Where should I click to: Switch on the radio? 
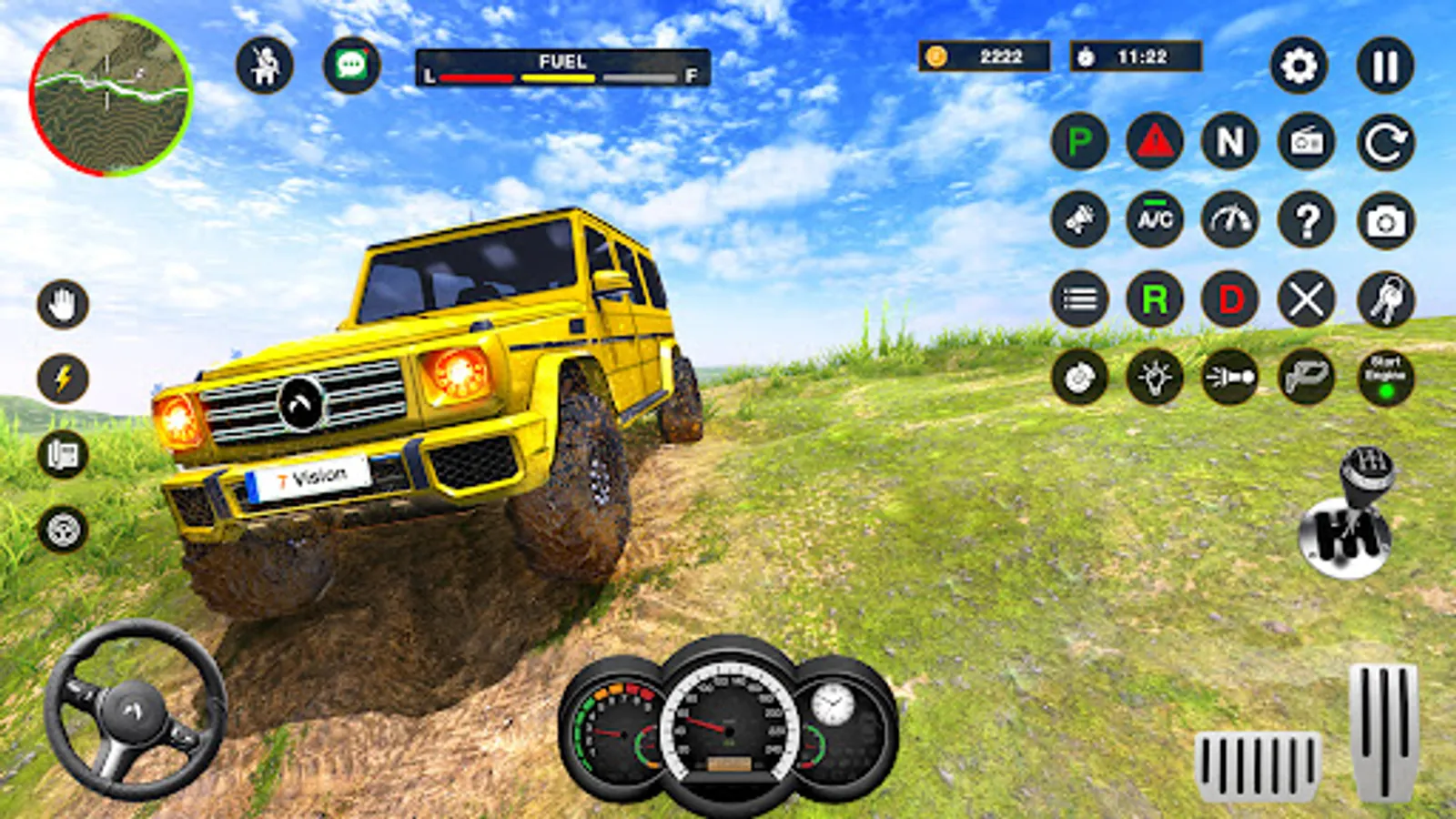coord(1307,142)
